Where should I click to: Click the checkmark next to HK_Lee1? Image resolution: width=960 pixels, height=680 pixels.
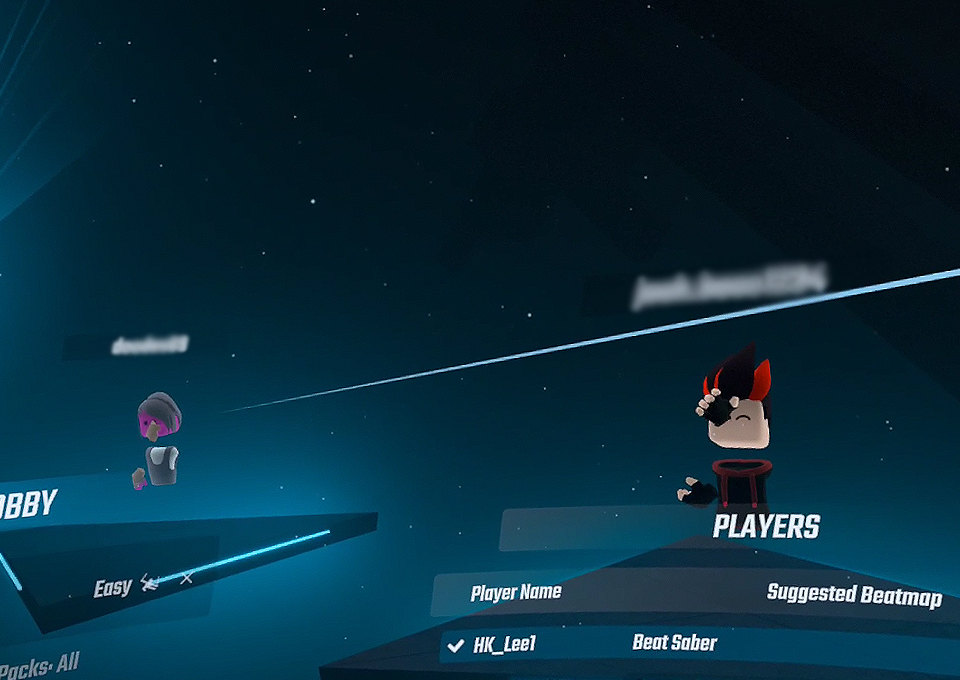[x=456, y=646]
